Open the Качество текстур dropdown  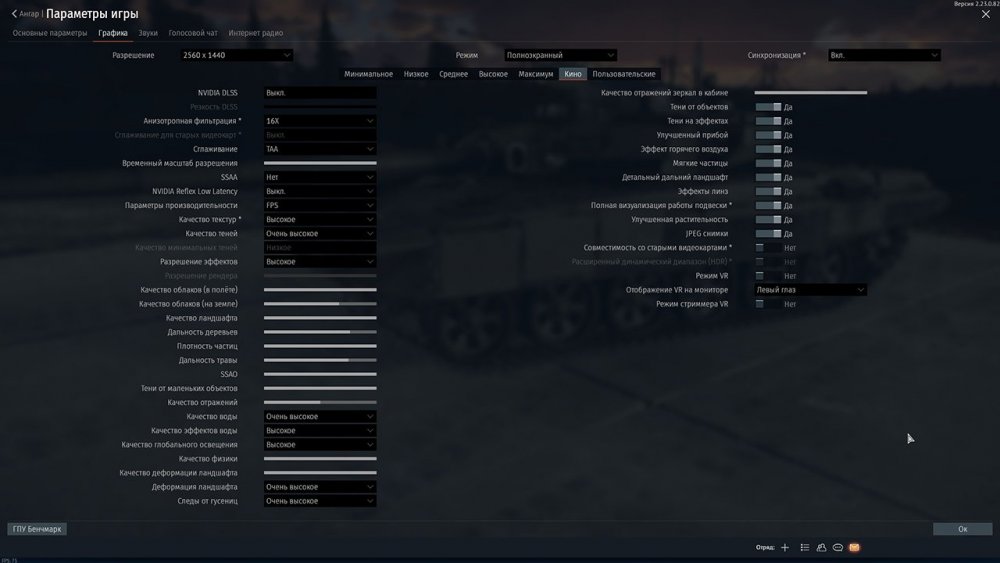point(320,219)
